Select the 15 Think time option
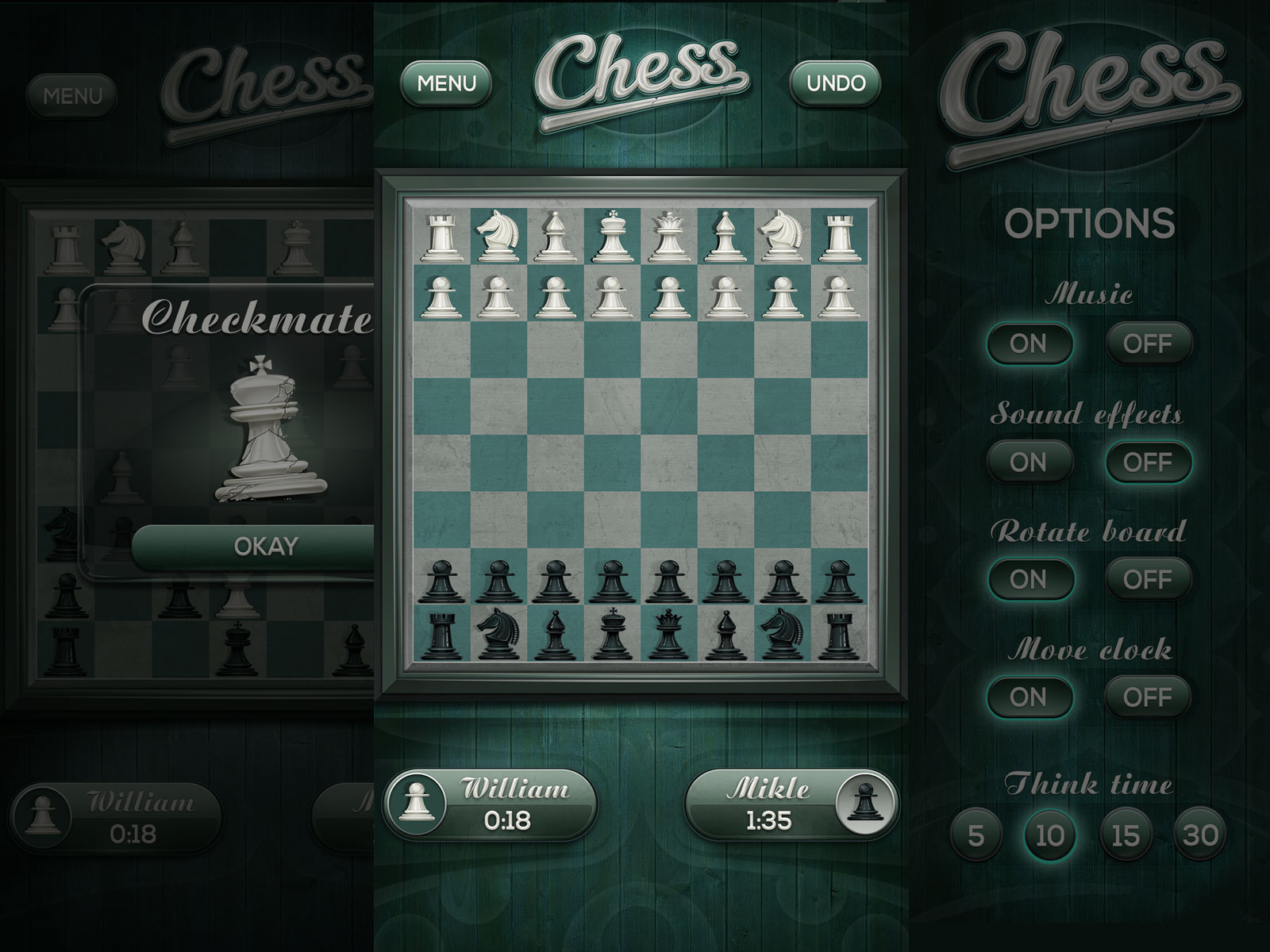The image size is (1270, 952). click(1125, 835)
